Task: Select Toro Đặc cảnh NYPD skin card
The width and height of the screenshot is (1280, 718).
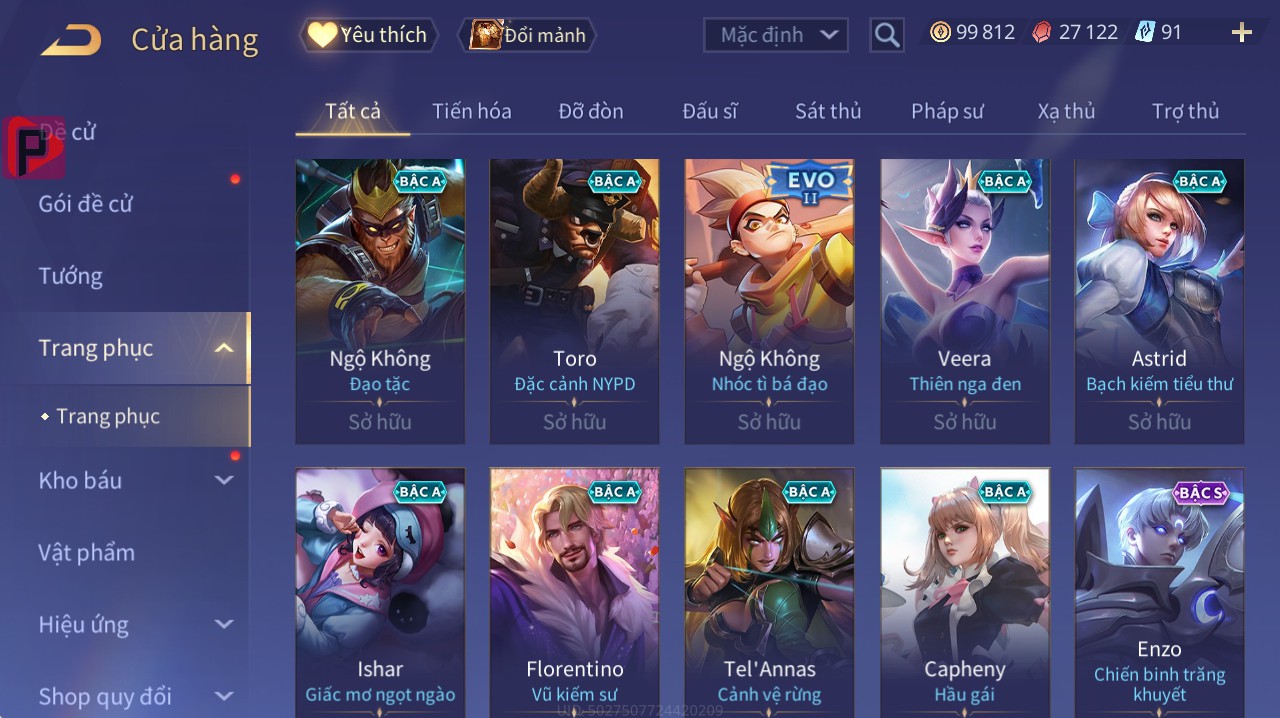Action: (x=574, y=300)
